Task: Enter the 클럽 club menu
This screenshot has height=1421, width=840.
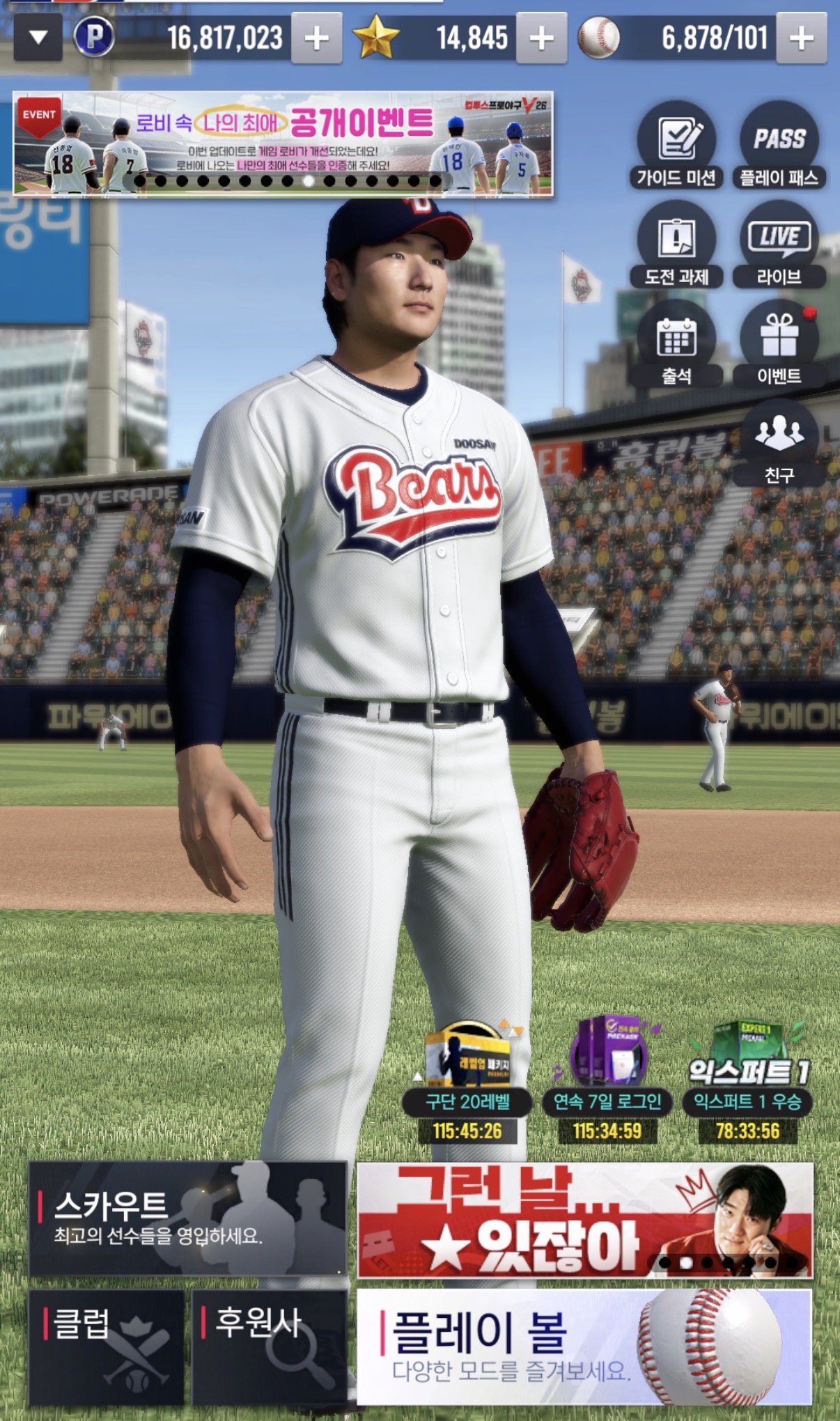Action: (107, 1347)
